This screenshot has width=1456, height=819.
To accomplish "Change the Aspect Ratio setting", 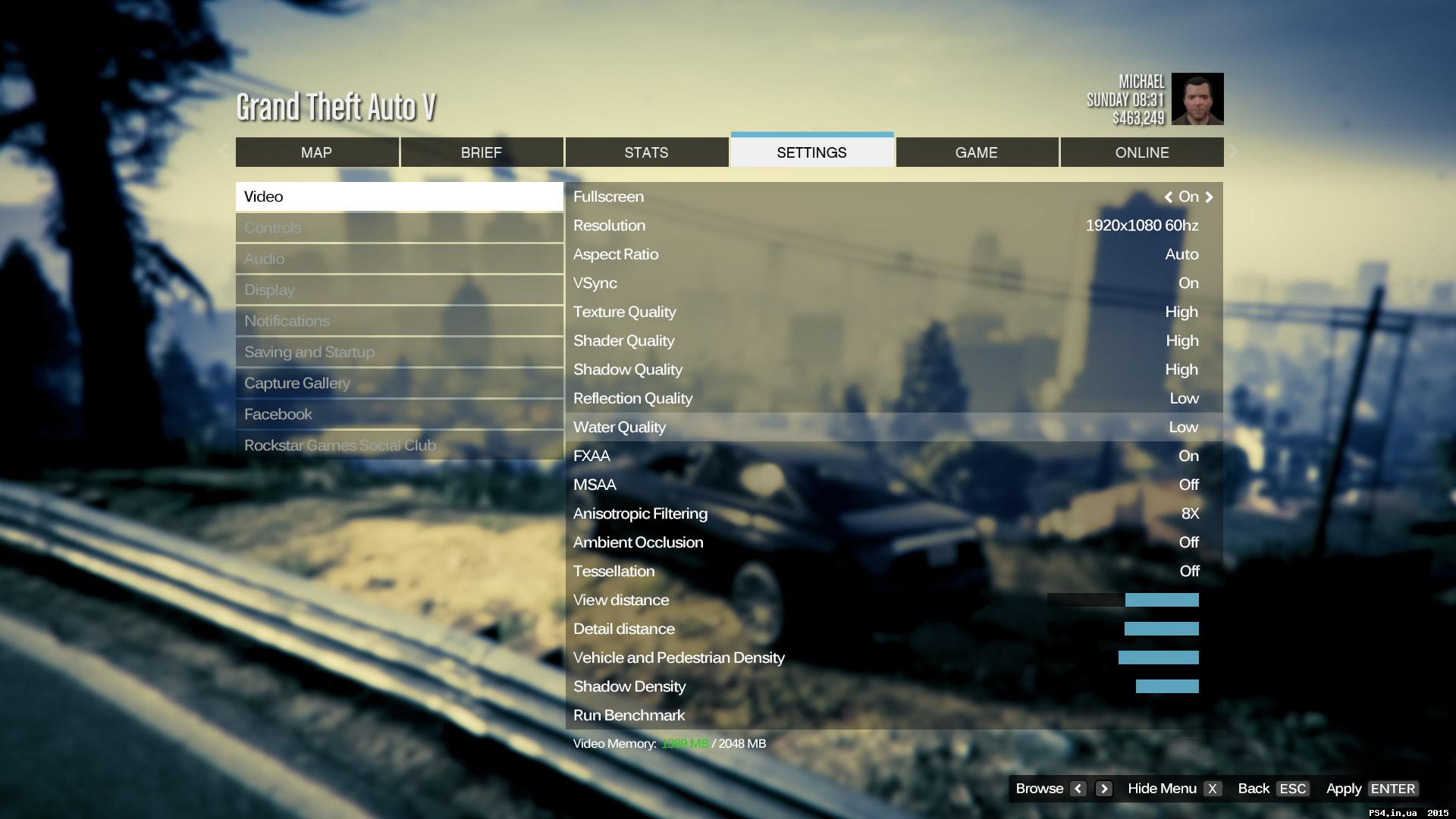I will coord(893,254).
